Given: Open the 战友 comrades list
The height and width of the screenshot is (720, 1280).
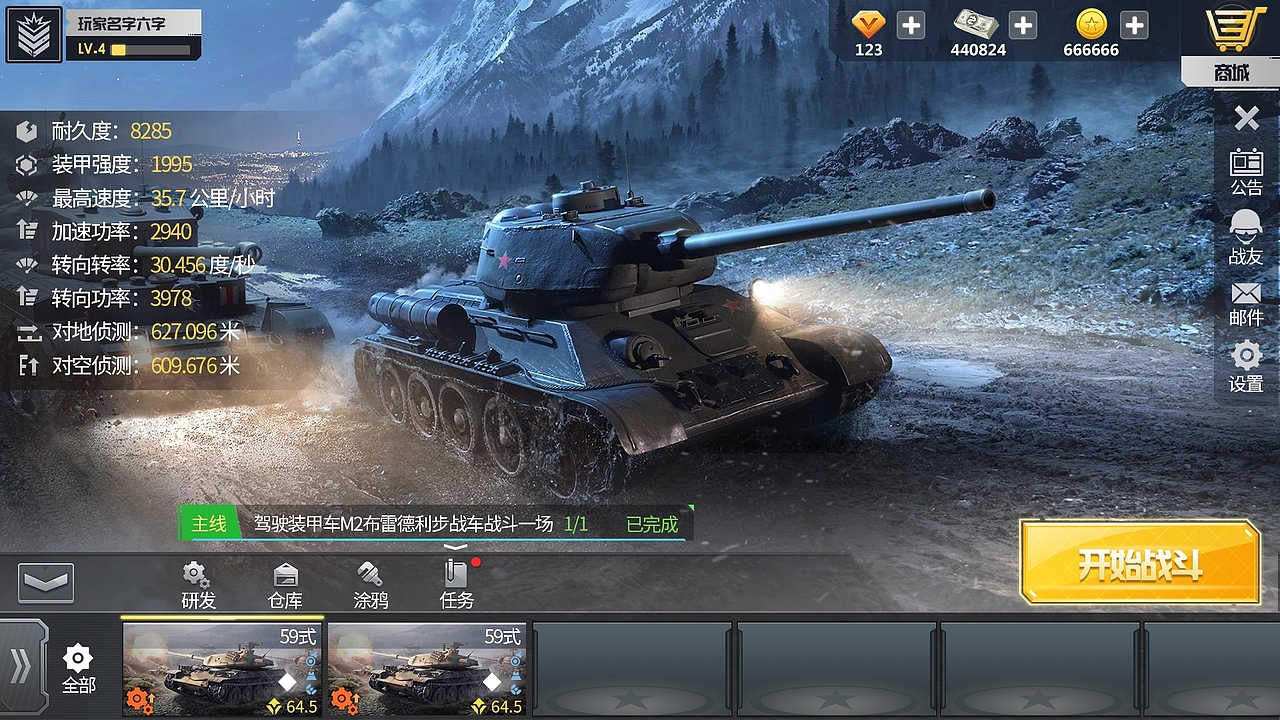Looking at the screenshot, I should click(1246, 238).
